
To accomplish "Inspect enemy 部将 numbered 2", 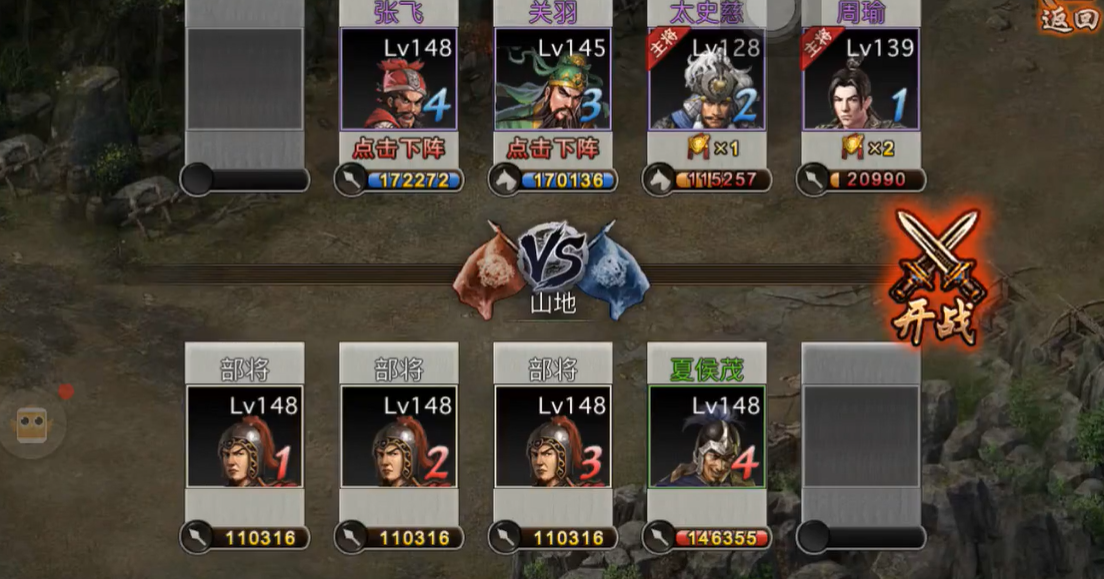I will (399, 437).
